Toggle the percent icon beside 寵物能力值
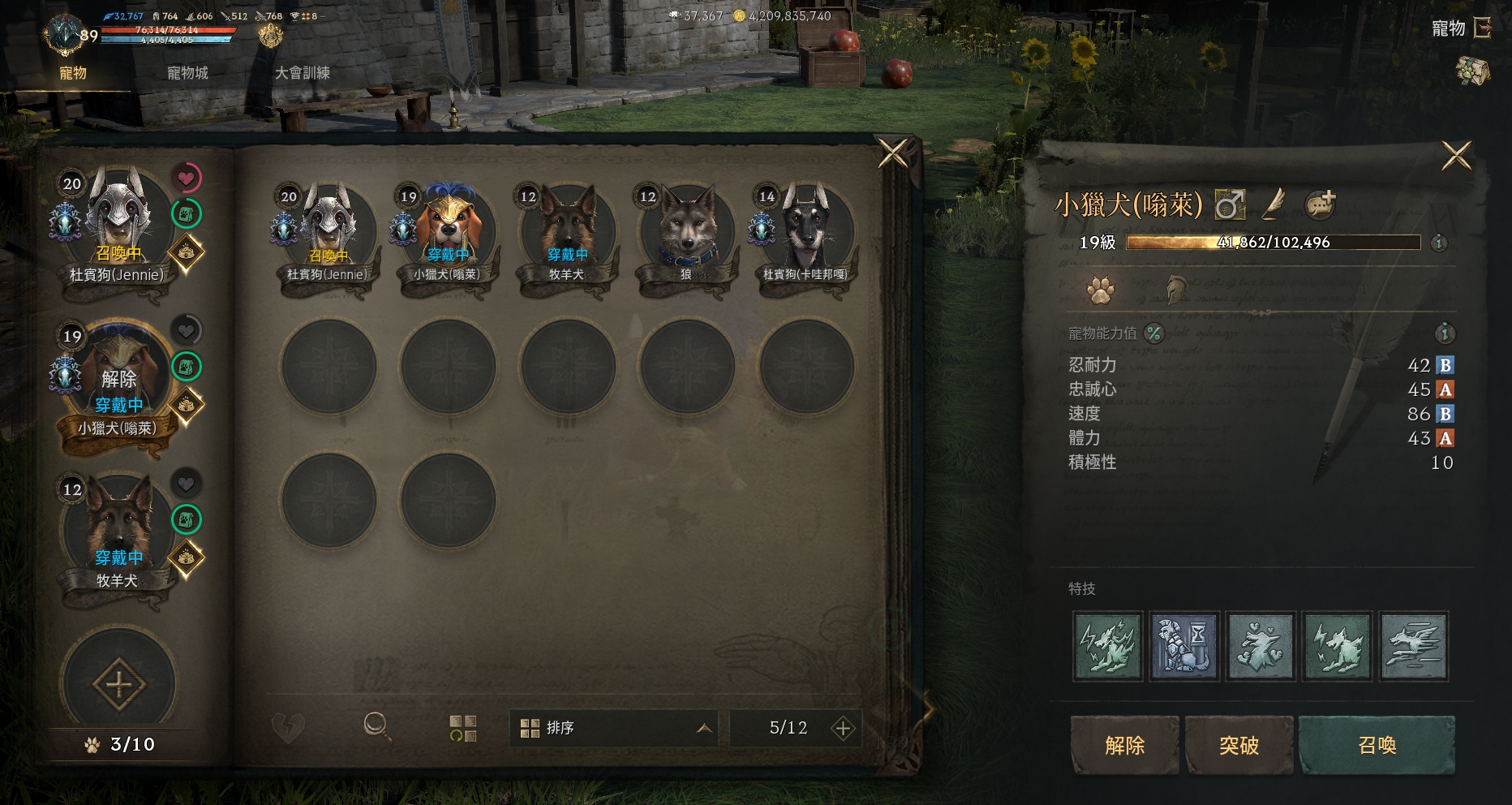The height and width of the screenshot is (805, 1512). point(1153,333)
